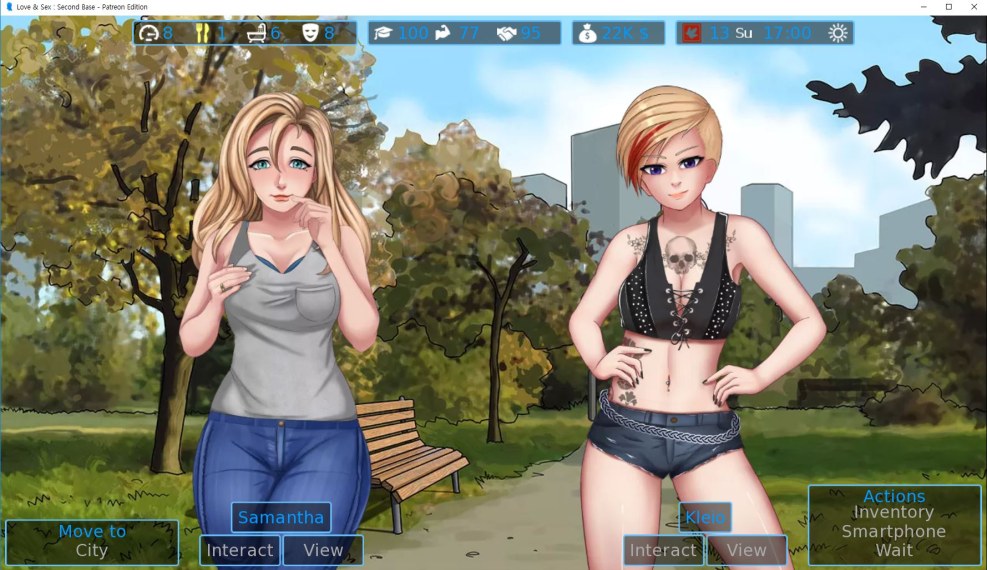
Task: Click Kleio's Interact button
Action: (x=663, y=550)
